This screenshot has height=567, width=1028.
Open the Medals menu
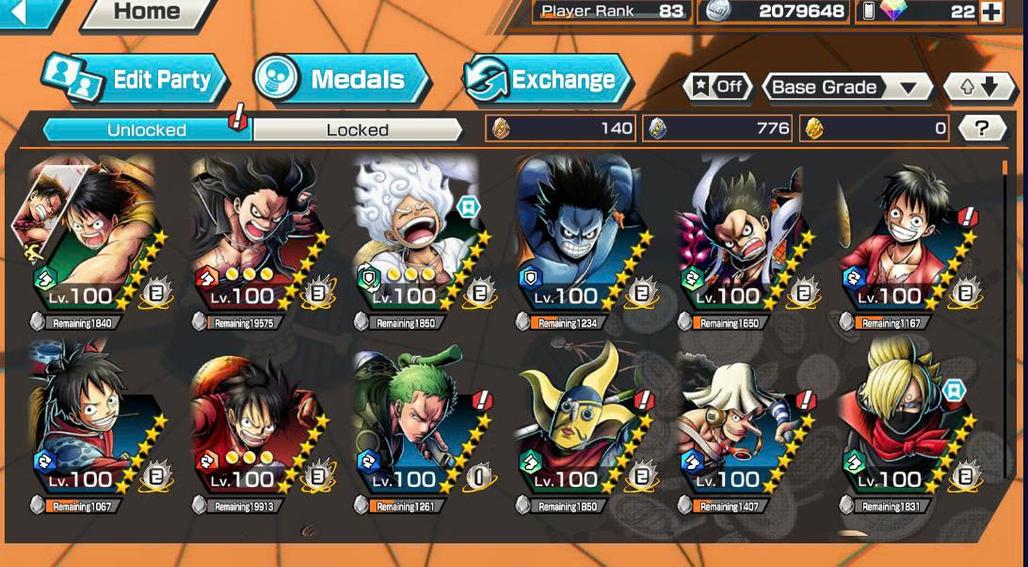coord(341,80)
